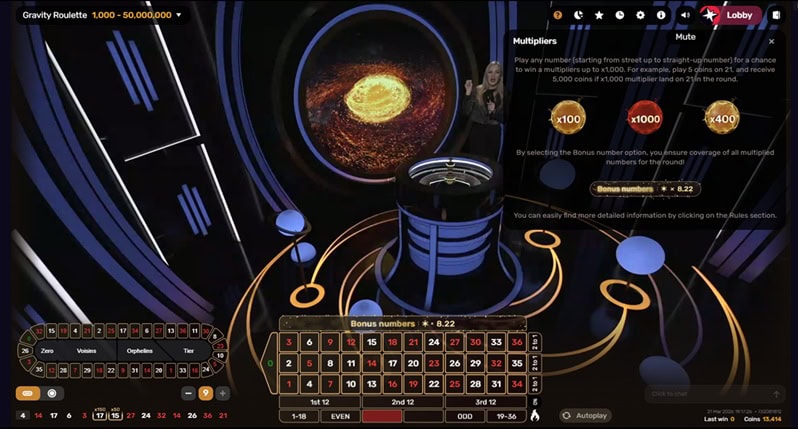Screen dimensions: 798x429
Task: Open the gear settings menu
Action: coord(640,15)
